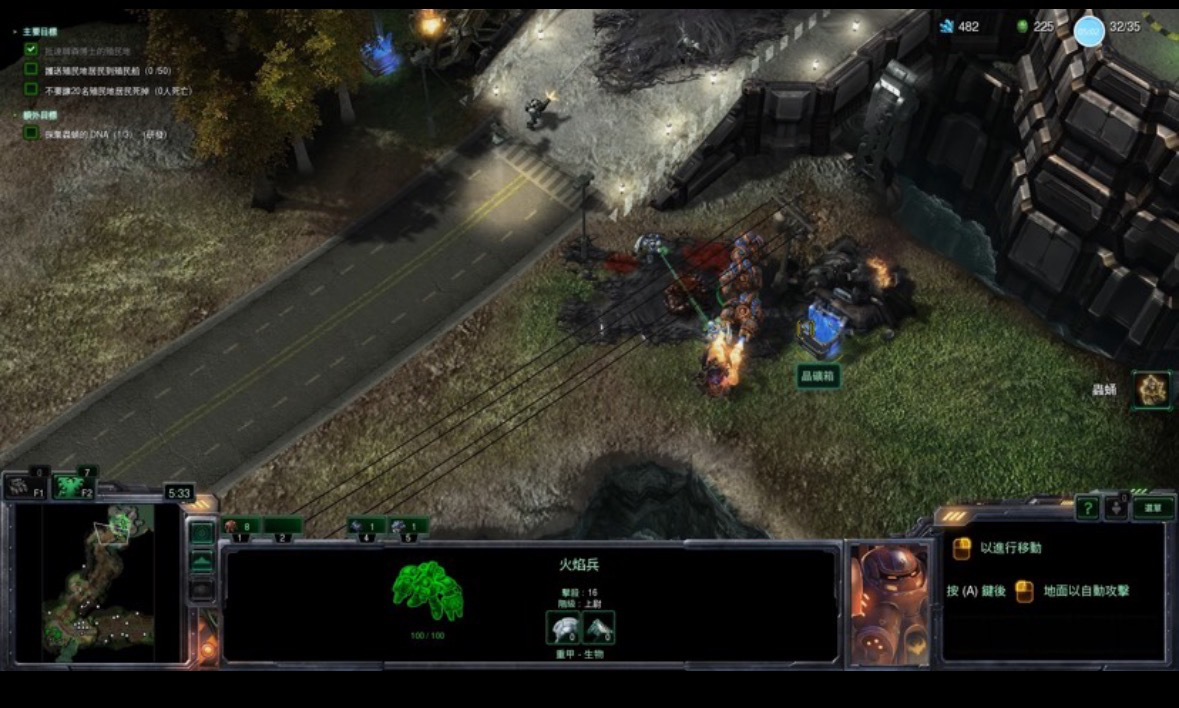This screenshot has width=1179, height=708.
Task: Select control group 5
Action: coord(408,527)
